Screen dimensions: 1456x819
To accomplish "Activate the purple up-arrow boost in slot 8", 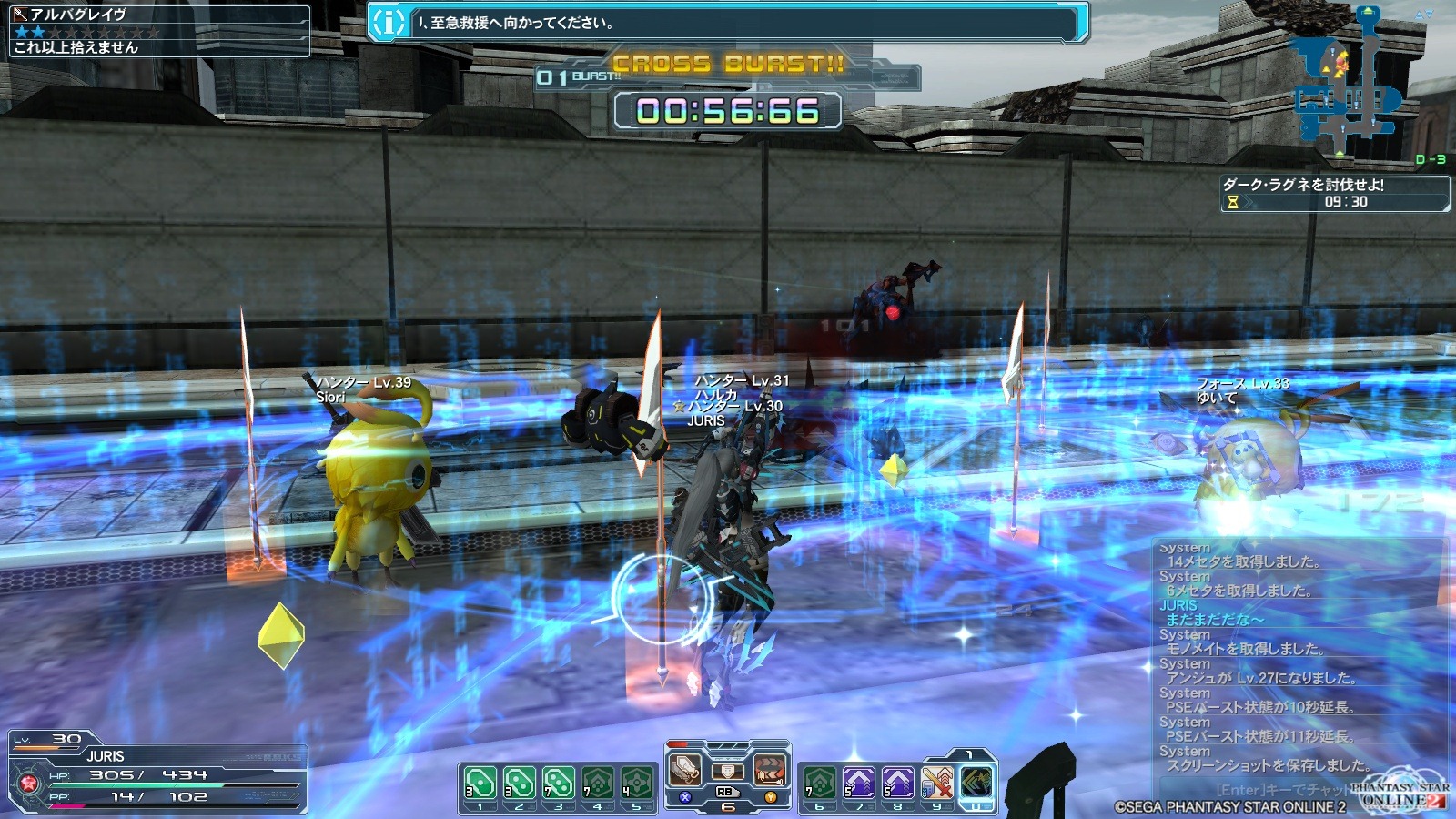I will 897,783.
